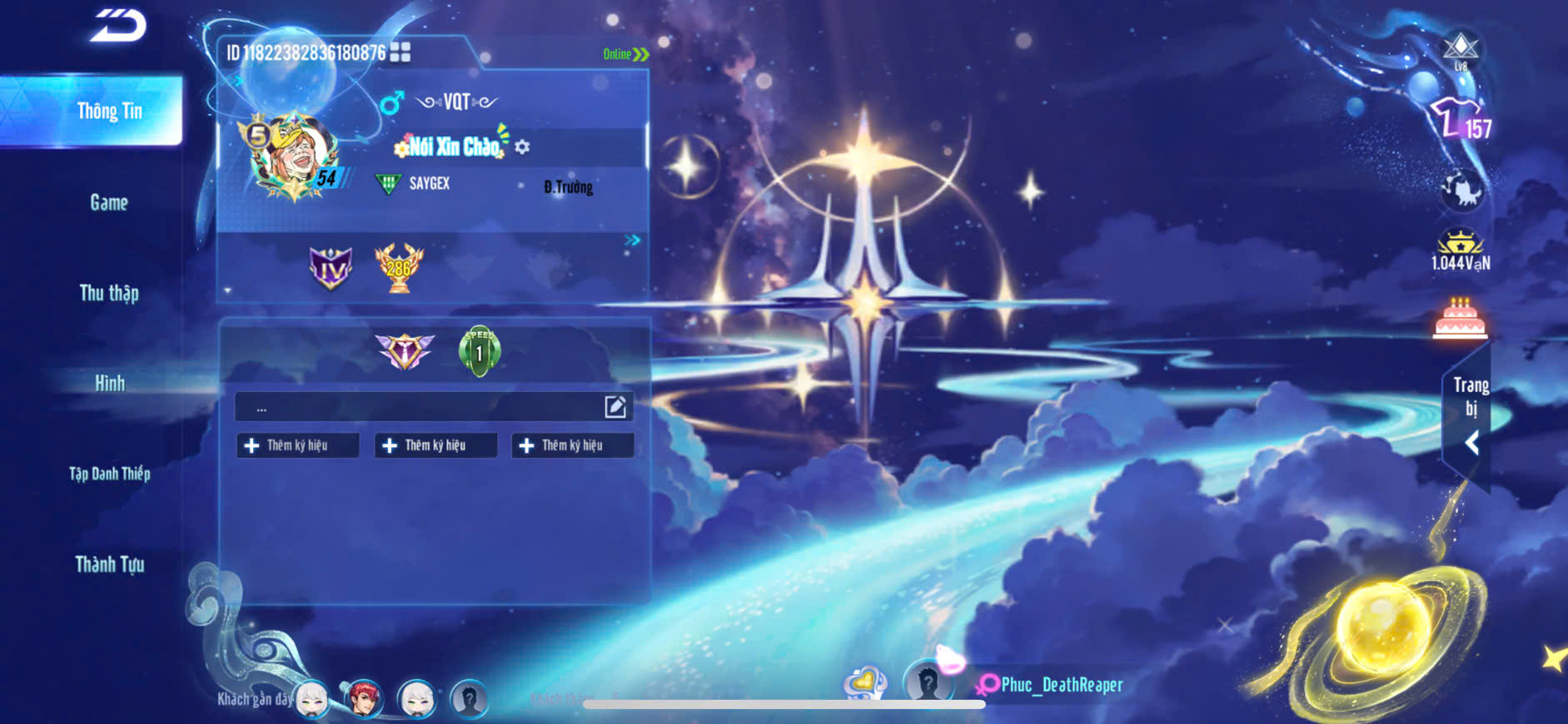This screenshot has width=1568, height=724.
Task: Show the Thành Tựu tab
Action: 109,565
